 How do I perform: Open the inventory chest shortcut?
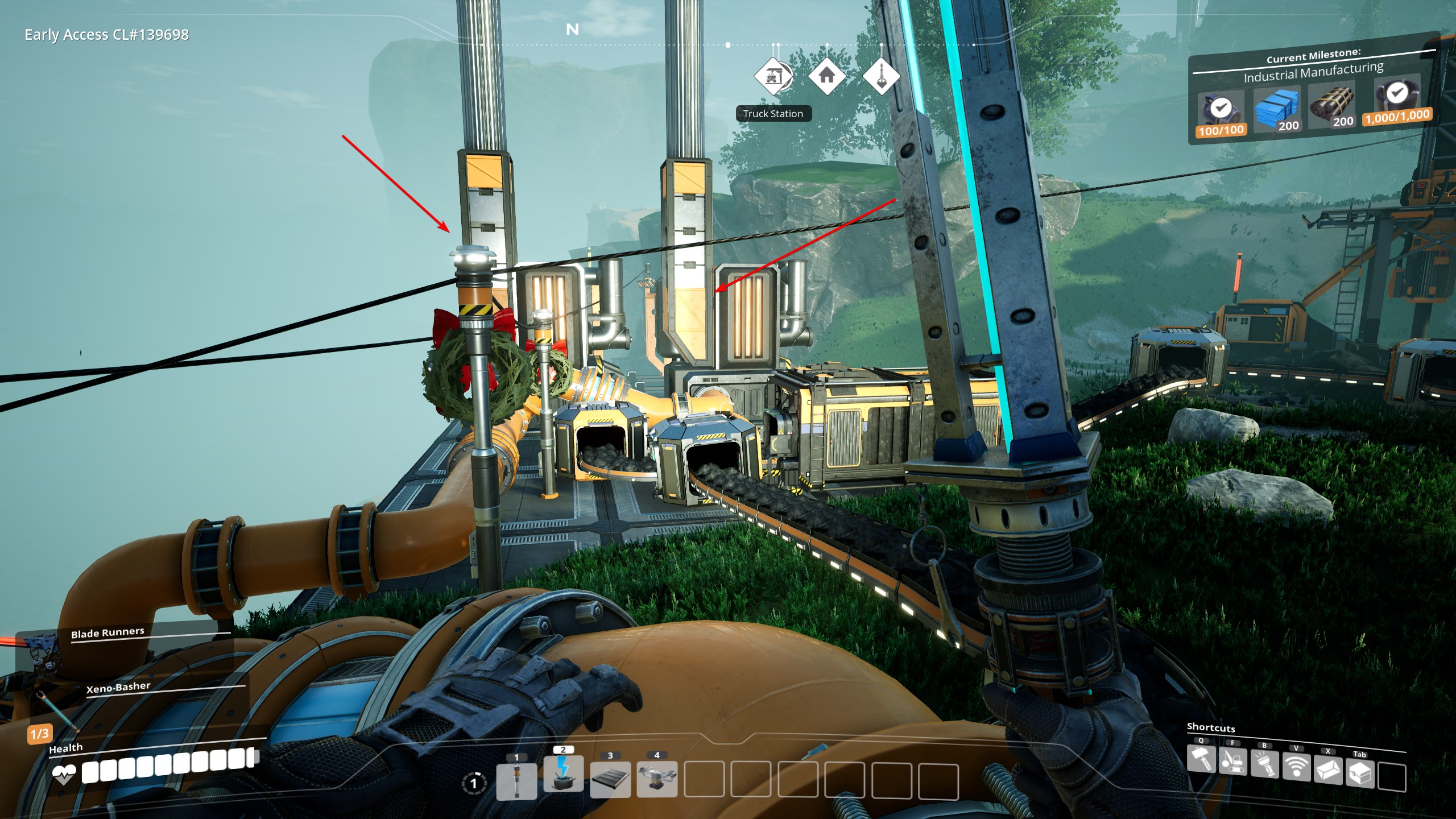point(1360,773)
